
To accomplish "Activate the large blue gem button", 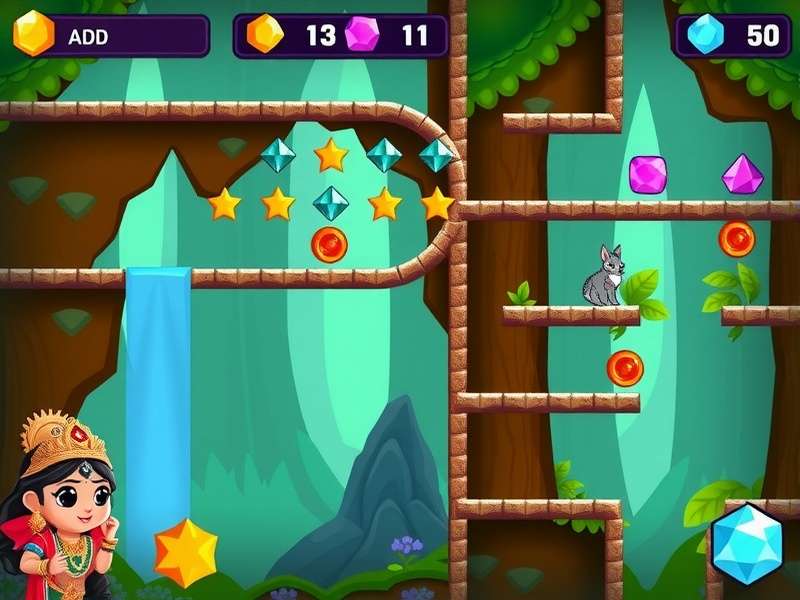I will click(747, 544).
